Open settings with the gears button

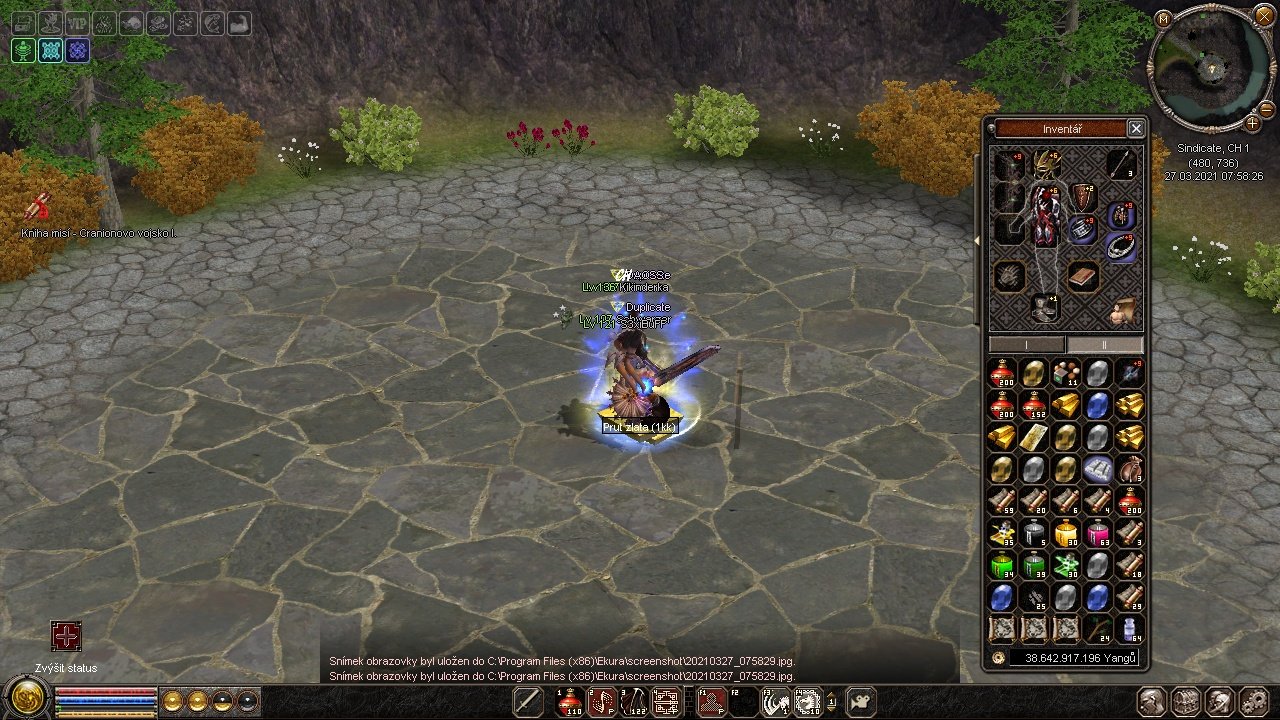click(1254, 702)
